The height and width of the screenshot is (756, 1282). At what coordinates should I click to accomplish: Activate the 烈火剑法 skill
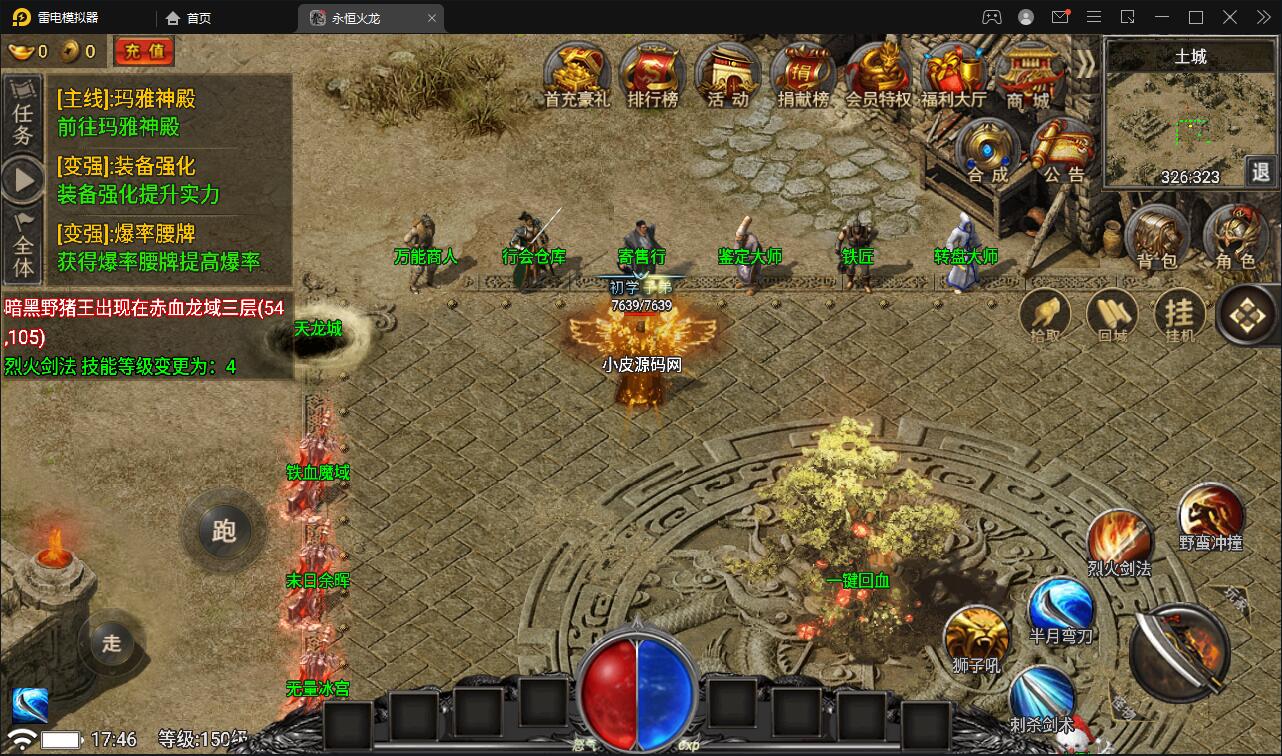point(1119,540)
